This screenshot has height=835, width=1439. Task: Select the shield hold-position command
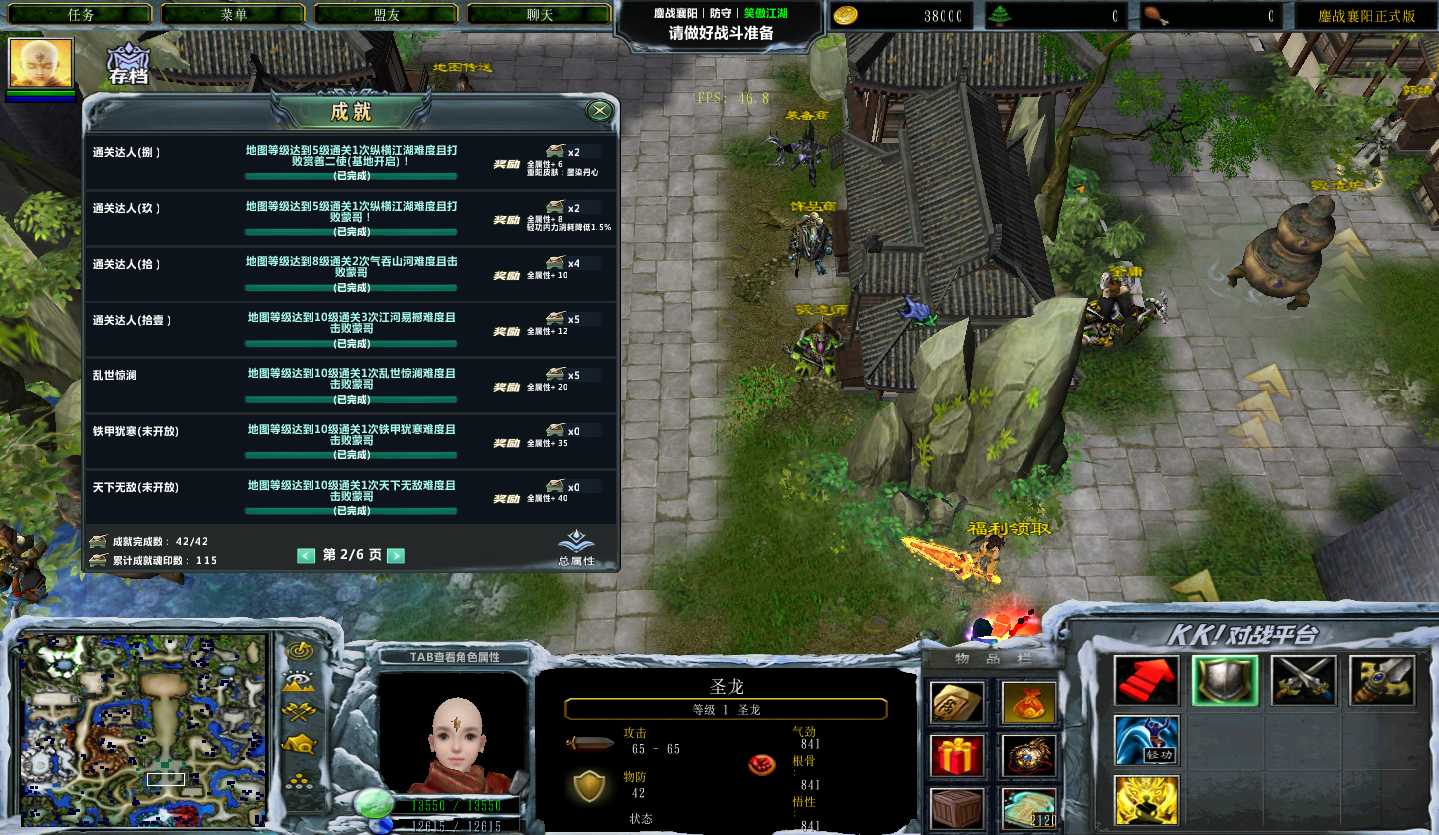tap(1224, 681)
